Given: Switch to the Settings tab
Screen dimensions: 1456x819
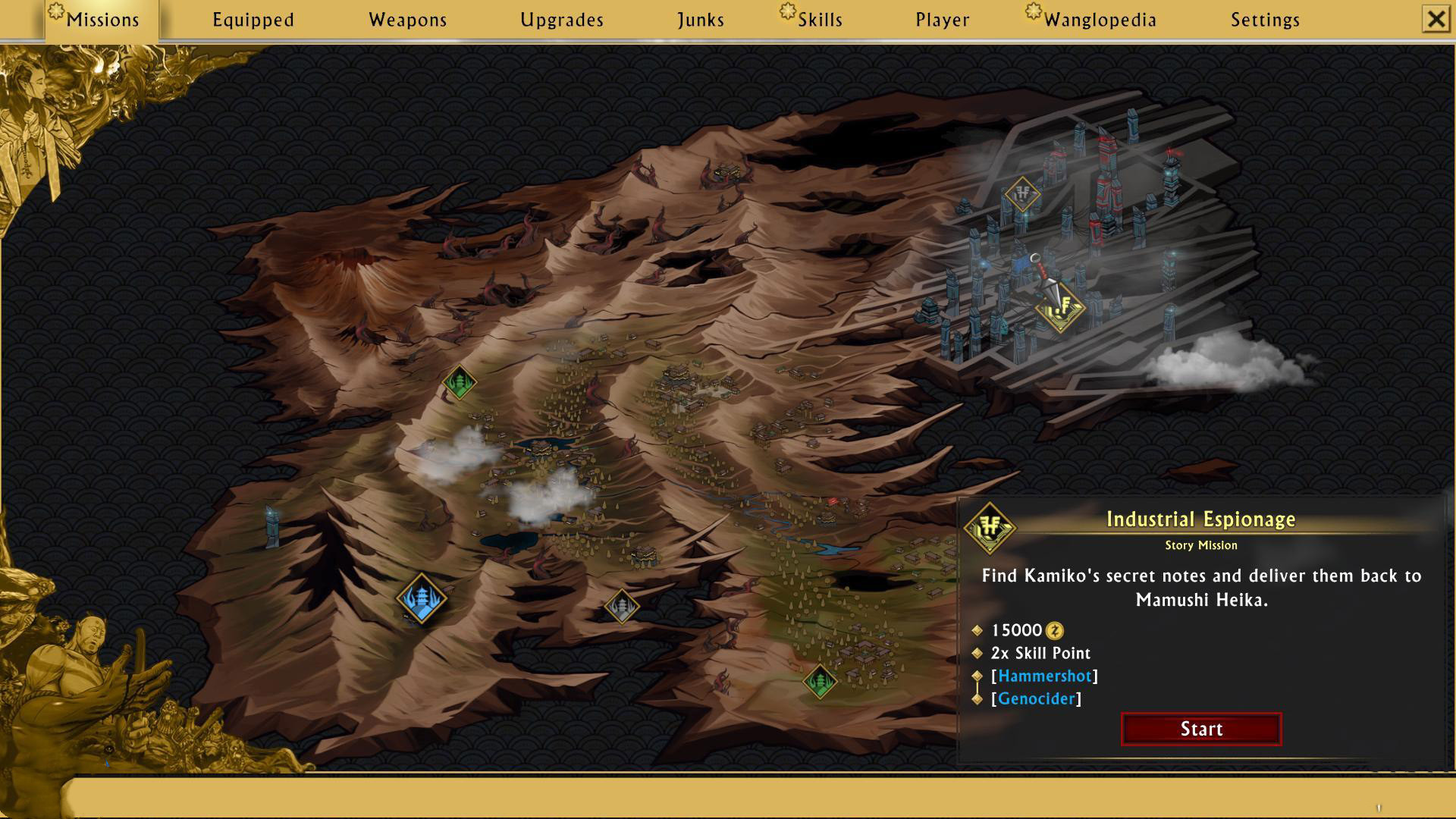Looking at the screenshot, I should coord(1265,20).
